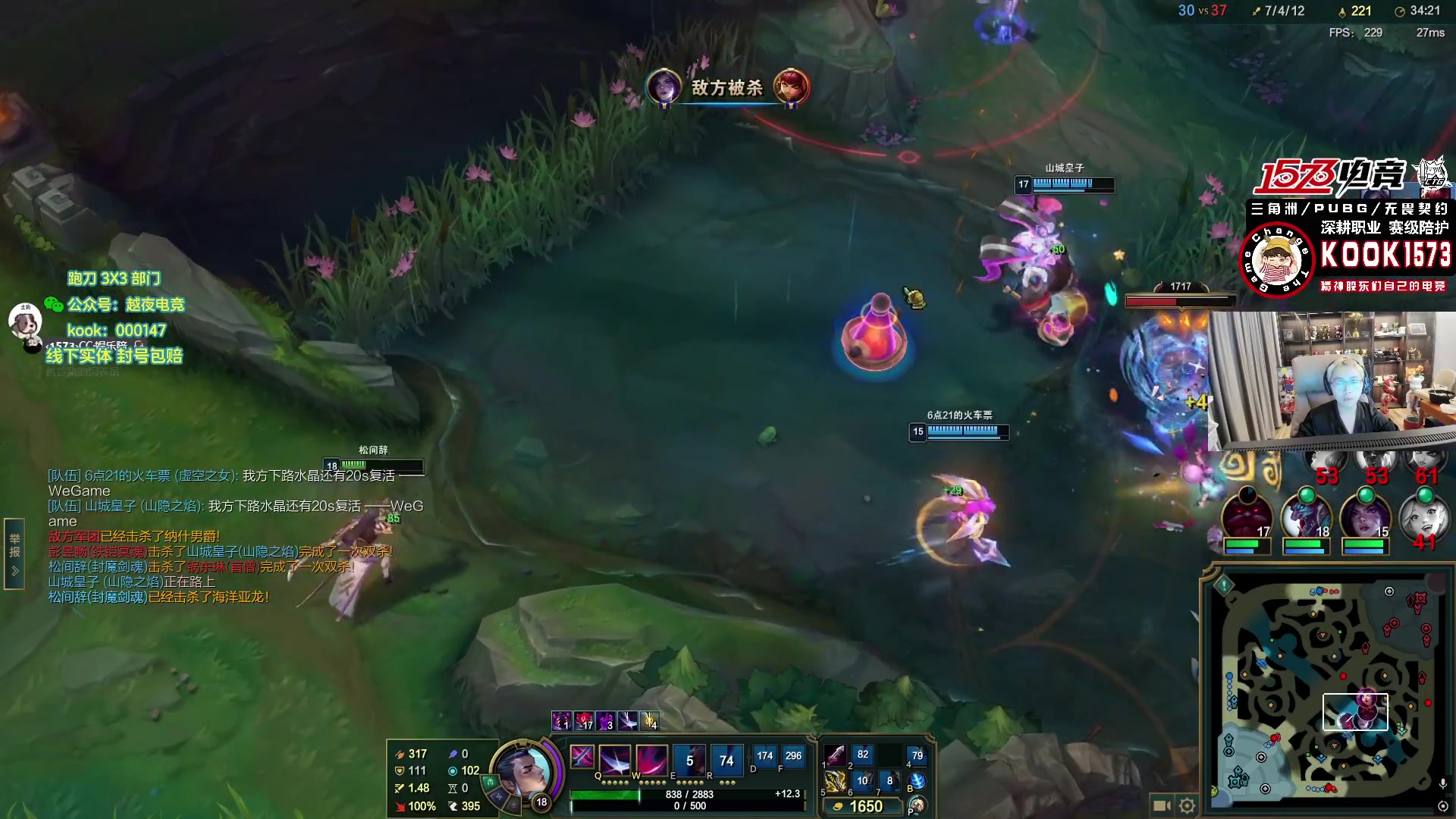This screenshot has height=819, width=1456.
Task: Cast the W ability
Action: [651, 759]
